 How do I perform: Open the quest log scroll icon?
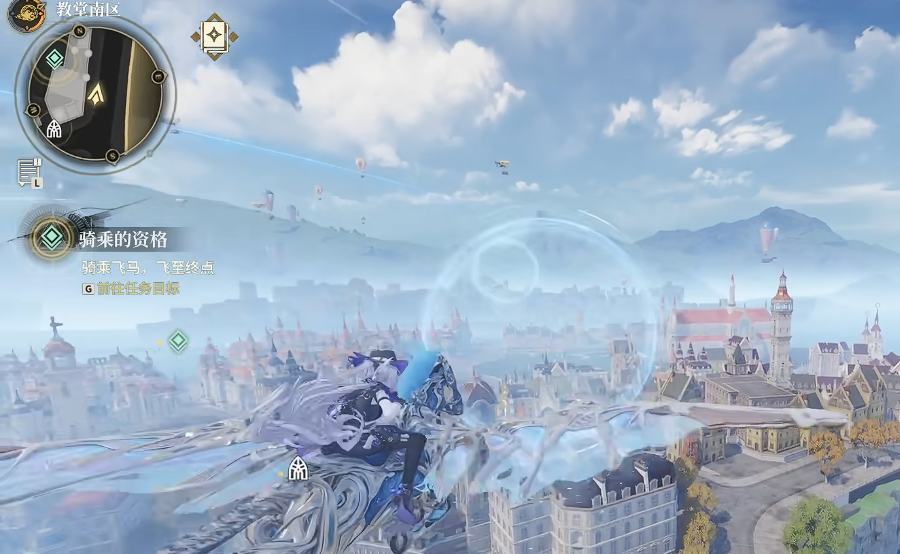pyautogui.click(x=28, y=172)
